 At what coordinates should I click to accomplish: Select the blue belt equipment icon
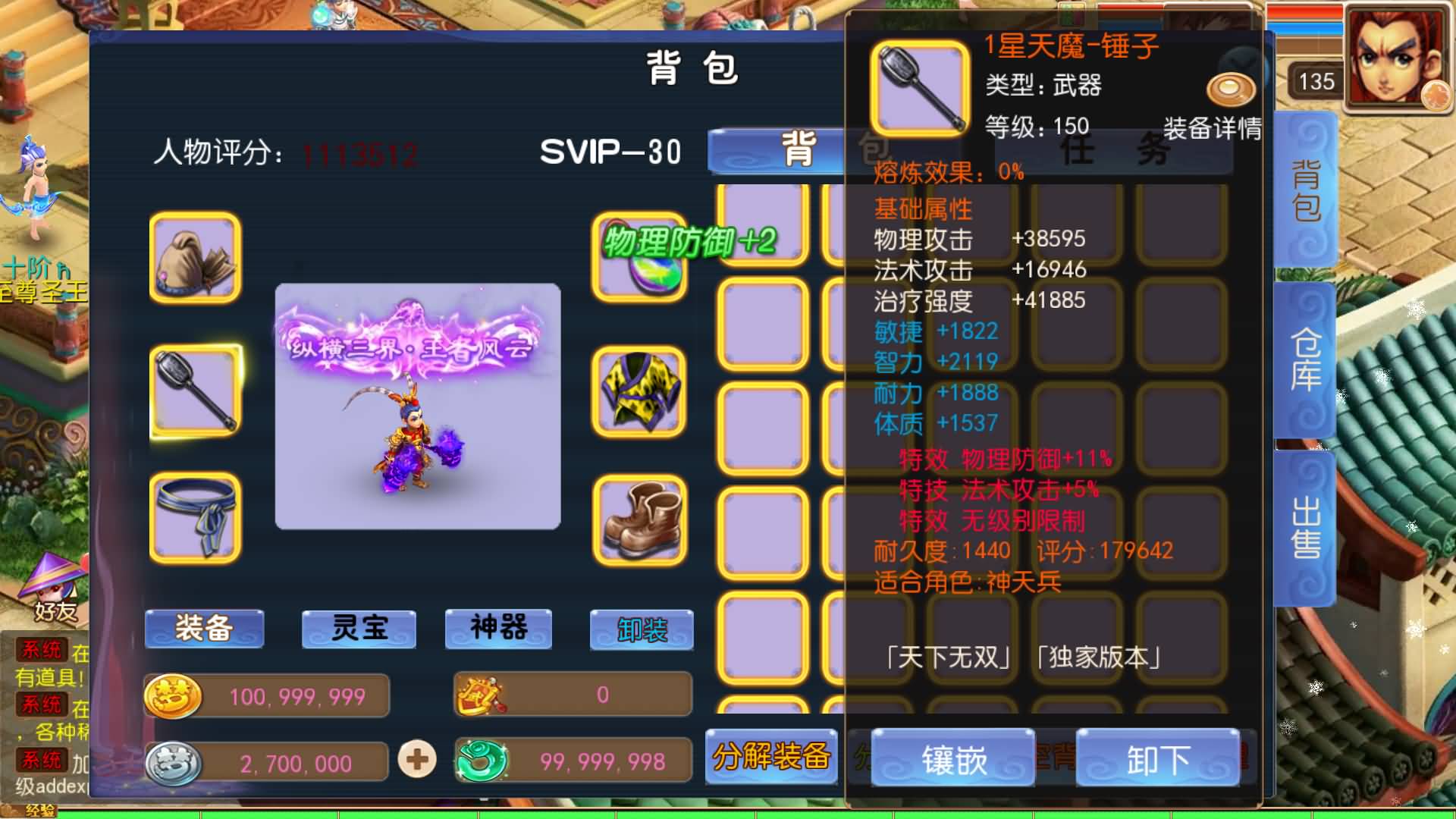coord(196,519)
